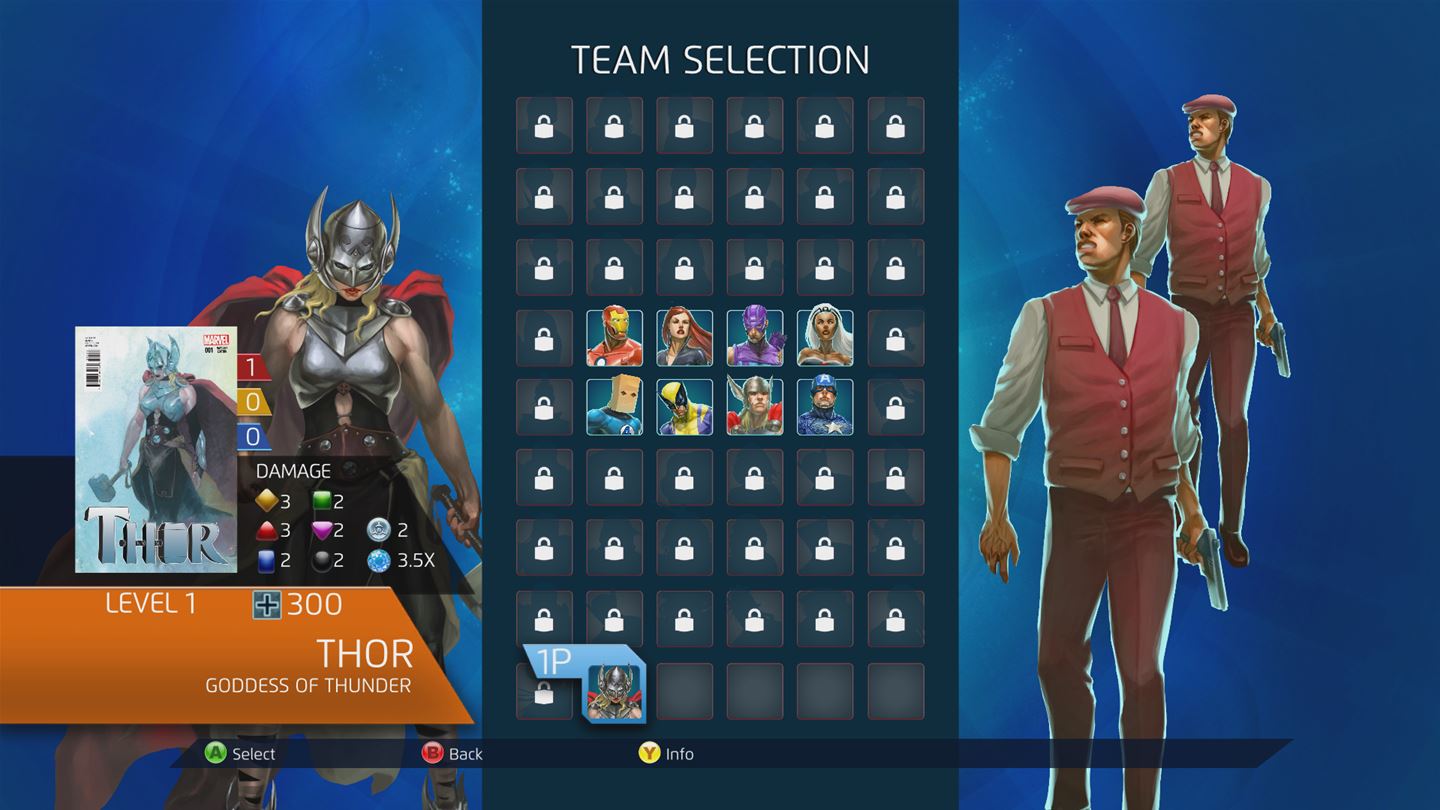Click the locked slot right of Storm
Viewport: 1440px width, 810px height.
pos(896,338)
